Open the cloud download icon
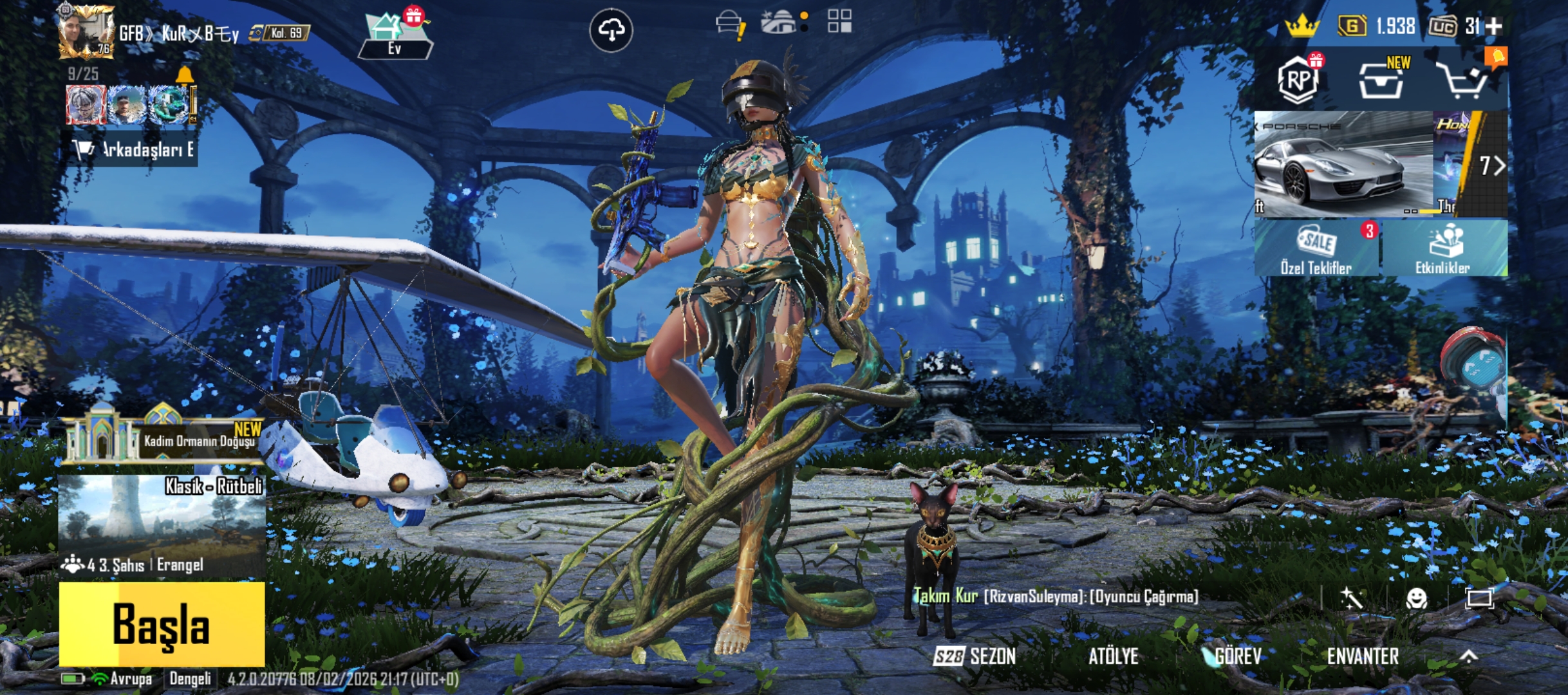 pos(611,30)
